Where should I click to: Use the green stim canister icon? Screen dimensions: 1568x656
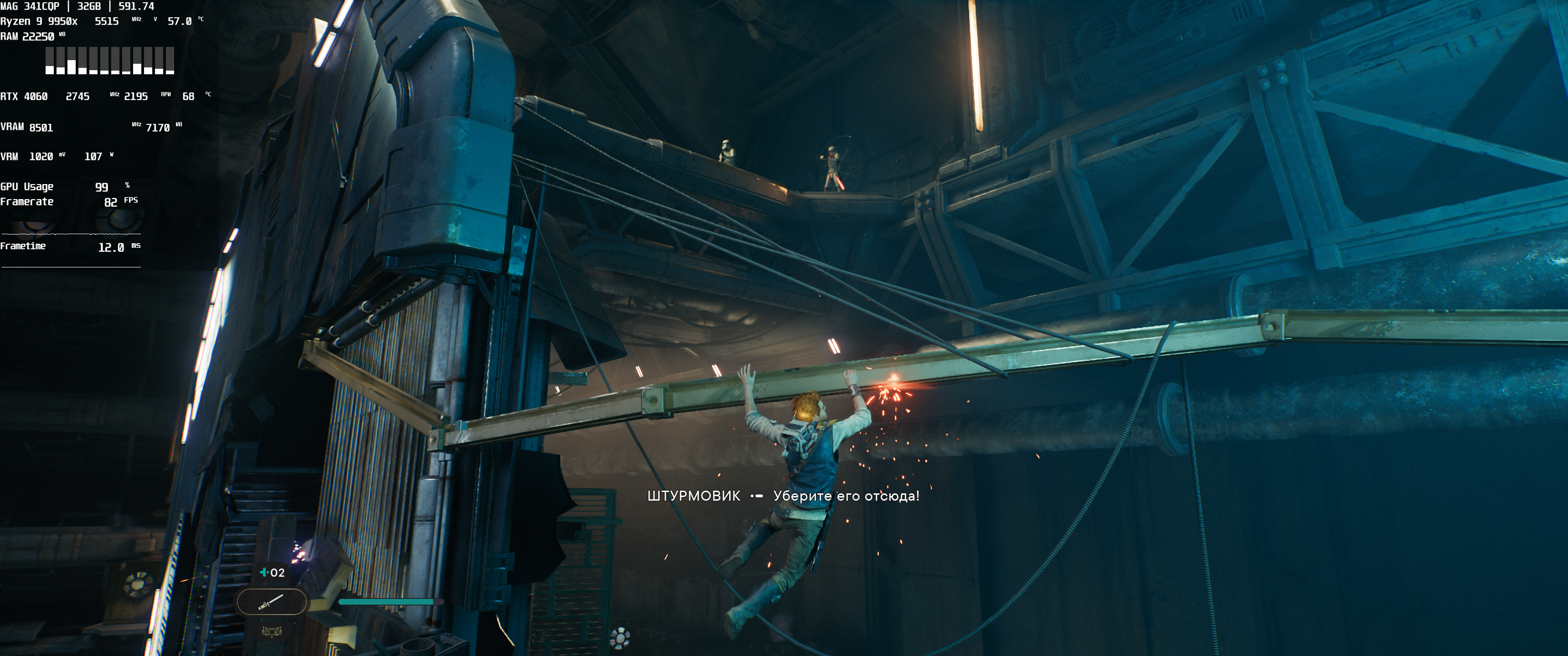point(264,573)
